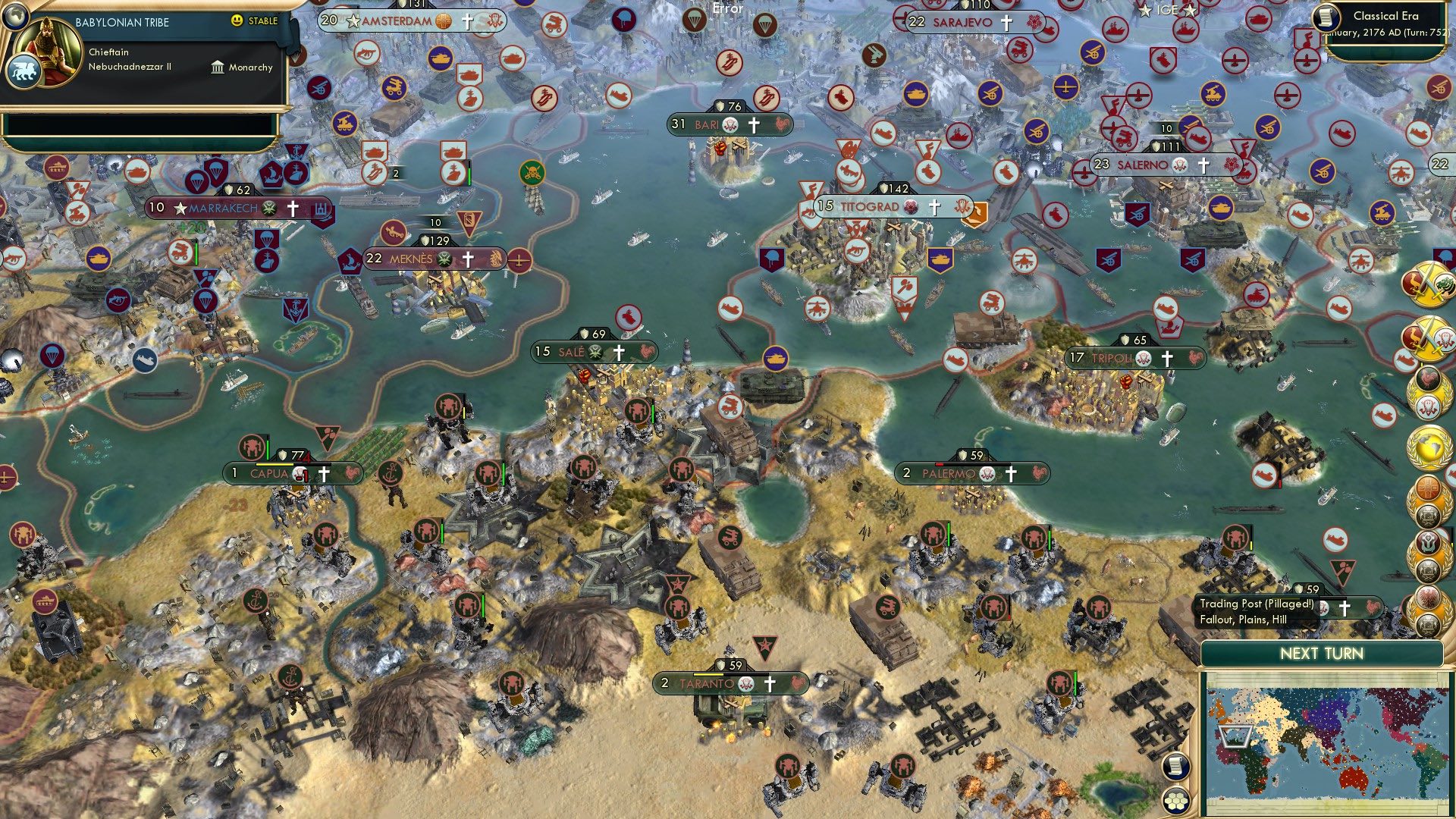Open the diplomacy globe icon on the right sidebar
This screenshot has width=1456, height=819.
1429,447
